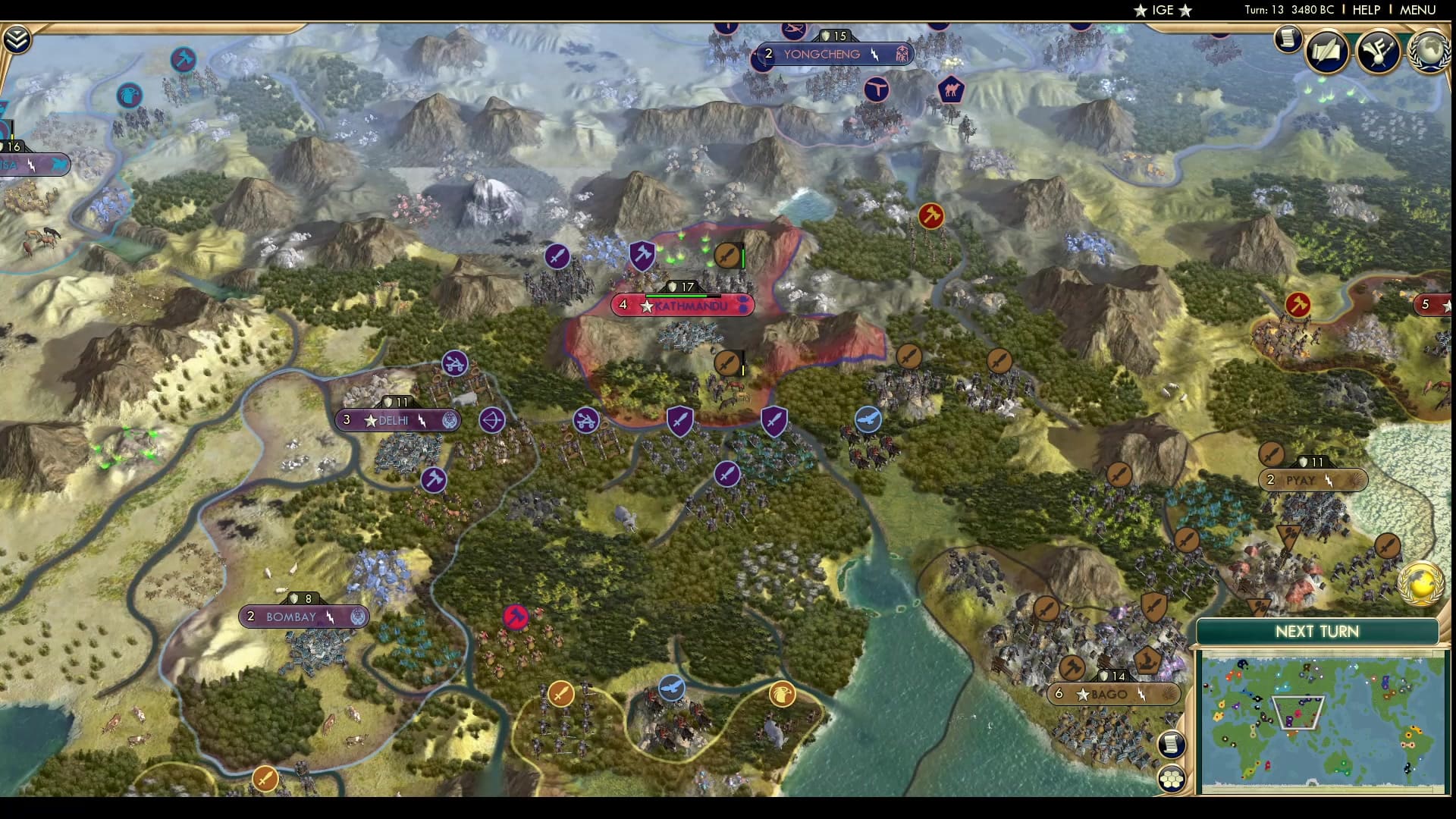Open the small scroll icon beside the top-right round buttons
This screenshot has height=819, width=1456.
pos(1287,39)
